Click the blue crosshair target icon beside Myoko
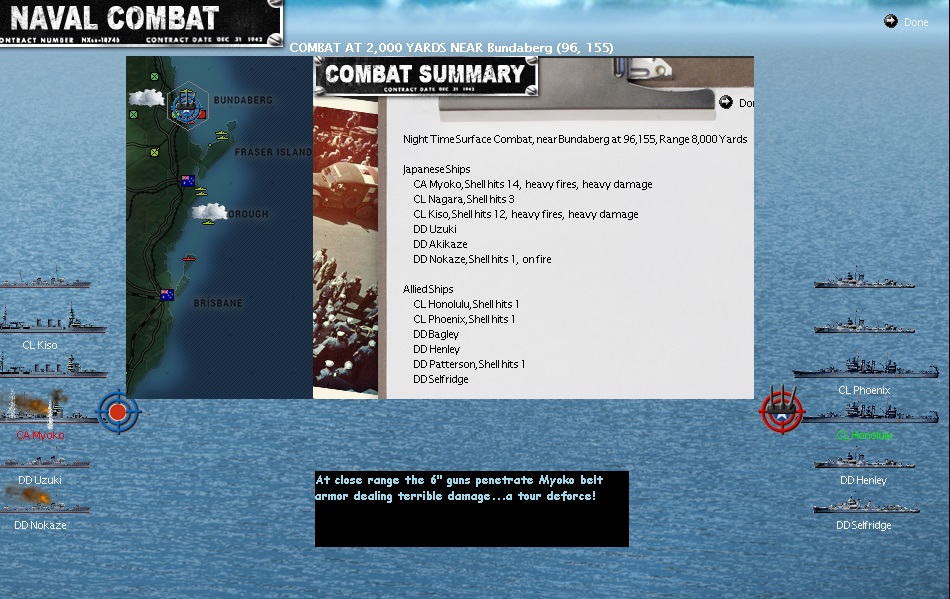This screenshot has height=599, width=950. [x=118, y=411]
